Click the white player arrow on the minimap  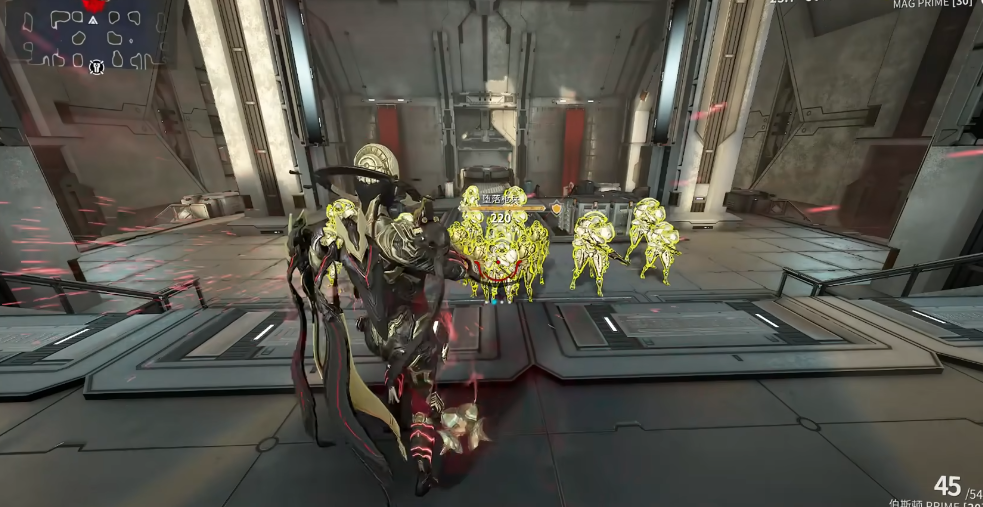point(93,19)
